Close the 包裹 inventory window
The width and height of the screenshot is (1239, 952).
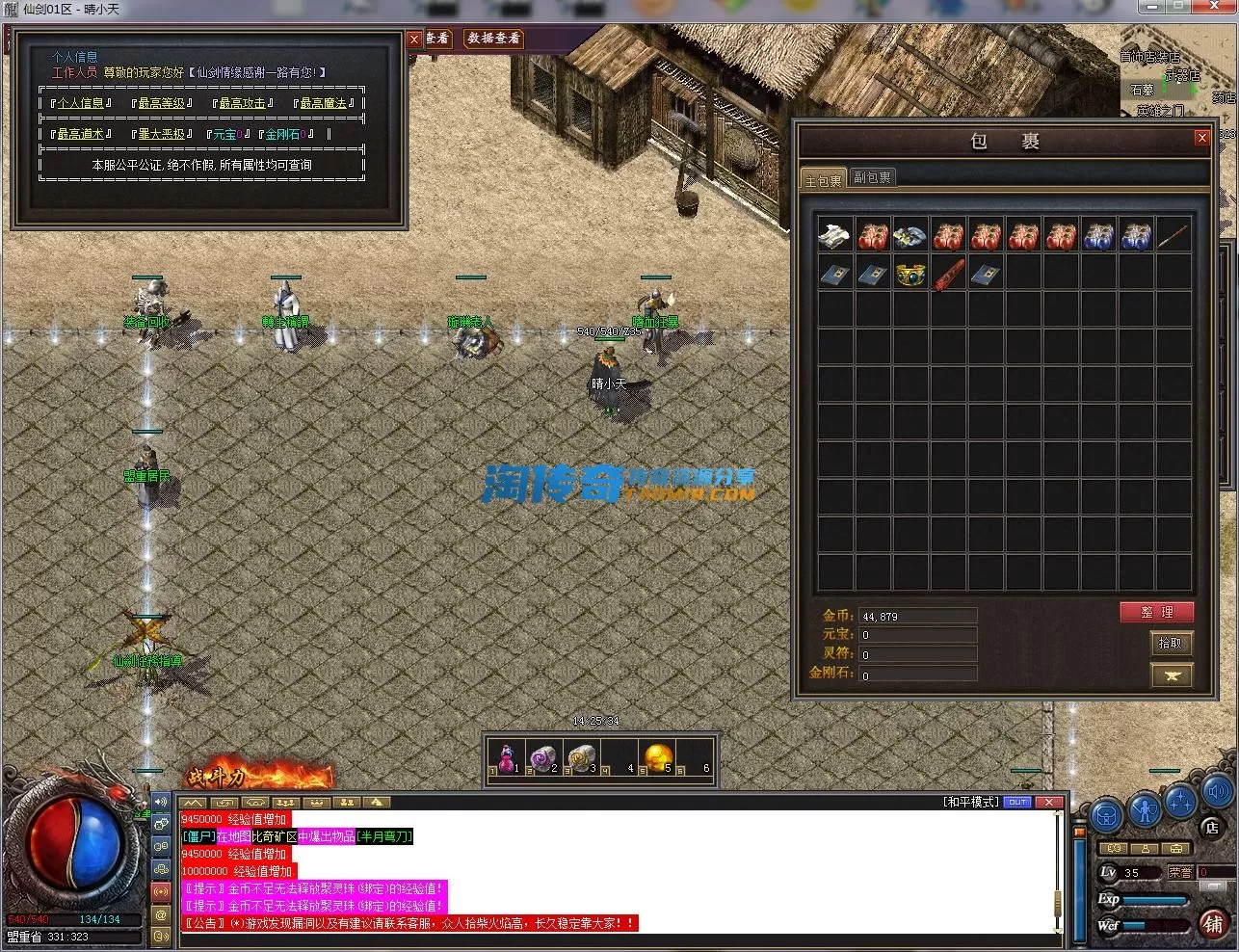pos(1201,138)
